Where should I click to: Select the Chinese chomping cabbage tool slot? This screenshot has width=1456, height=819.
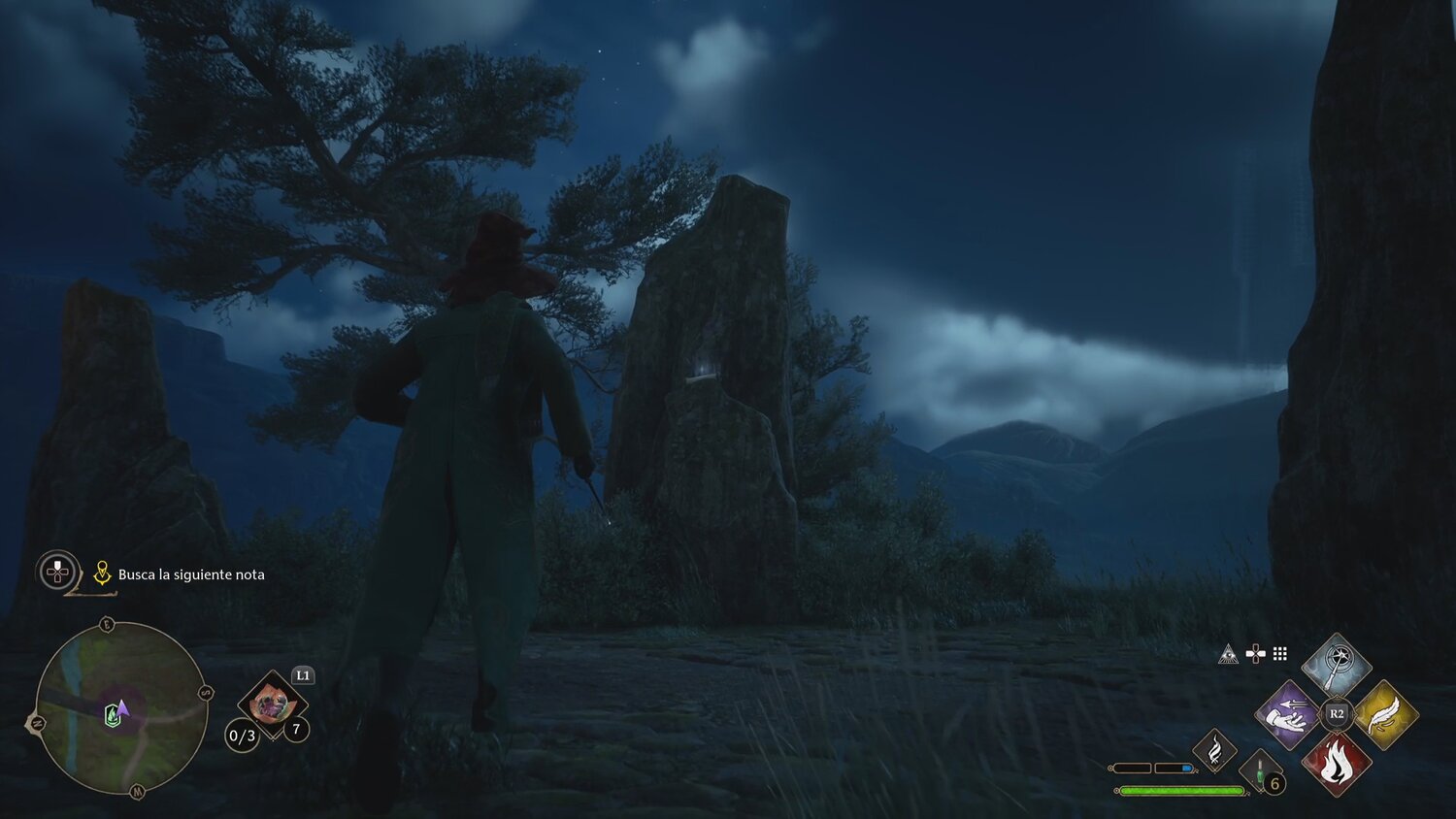coord(273,704)
